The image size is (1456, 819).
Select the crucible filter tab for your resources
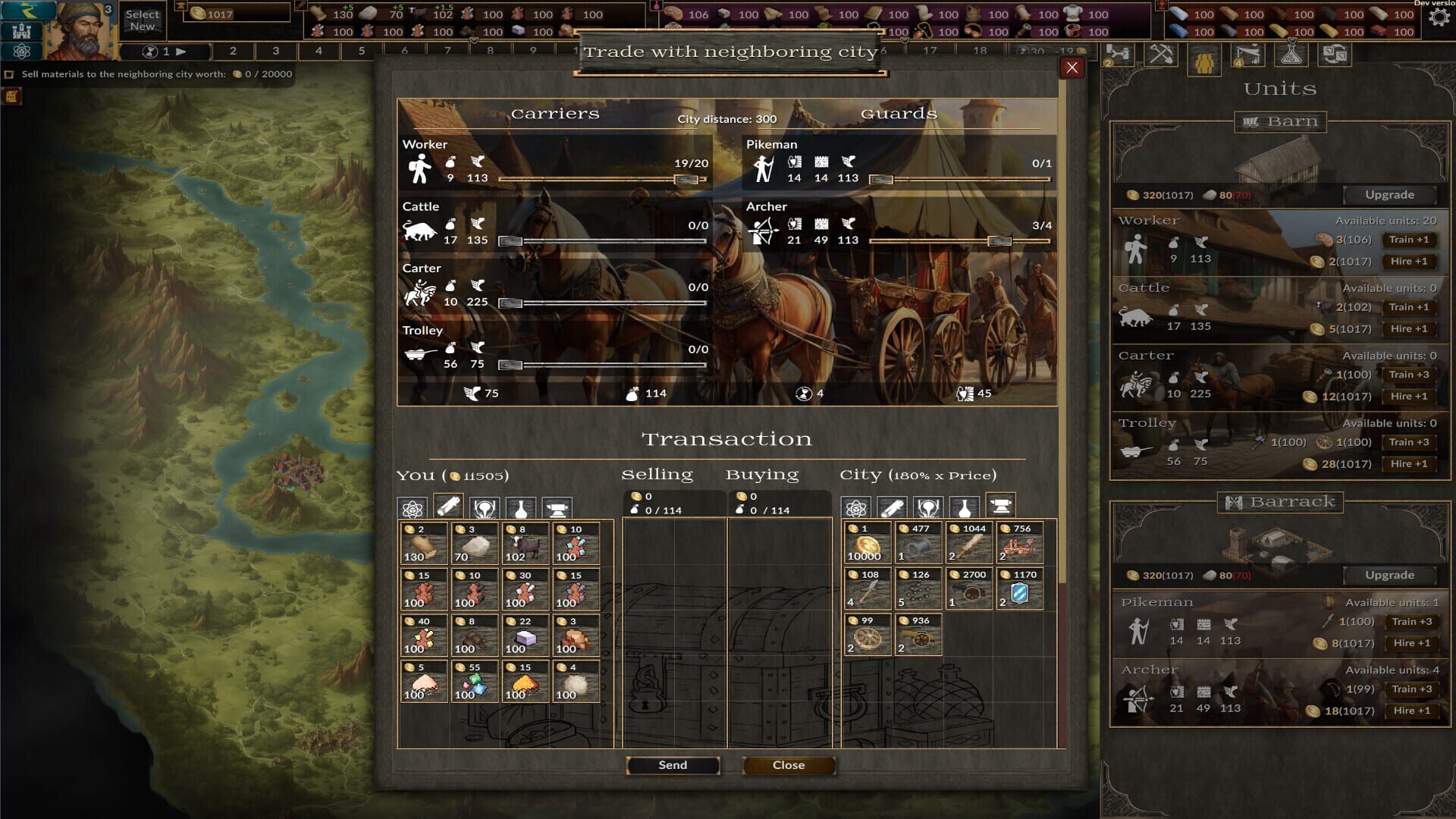(485, 507)
